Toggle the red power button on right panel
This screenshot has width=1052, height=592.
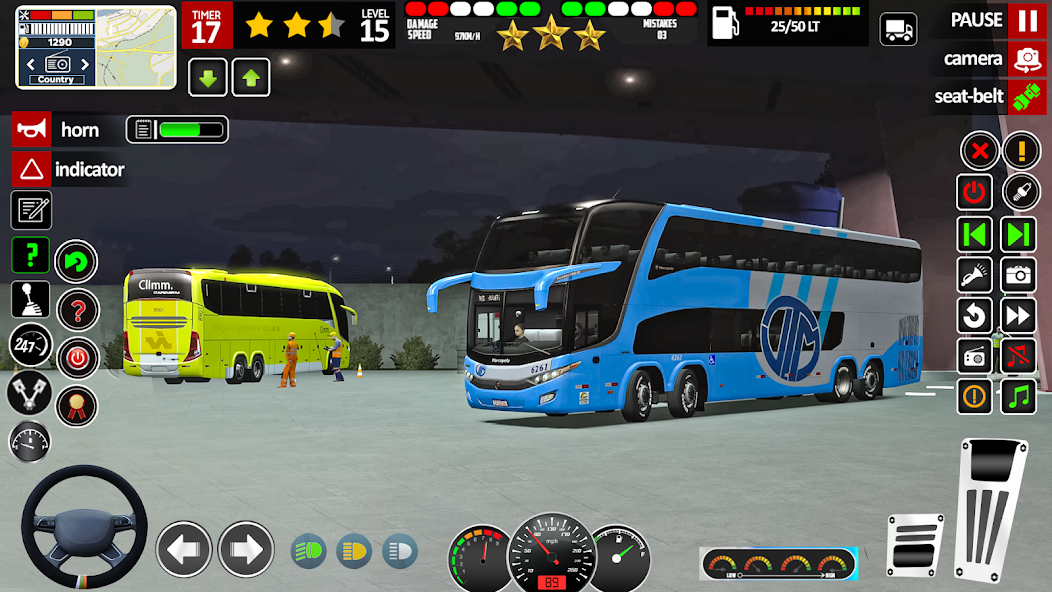(x=975, y=192)
